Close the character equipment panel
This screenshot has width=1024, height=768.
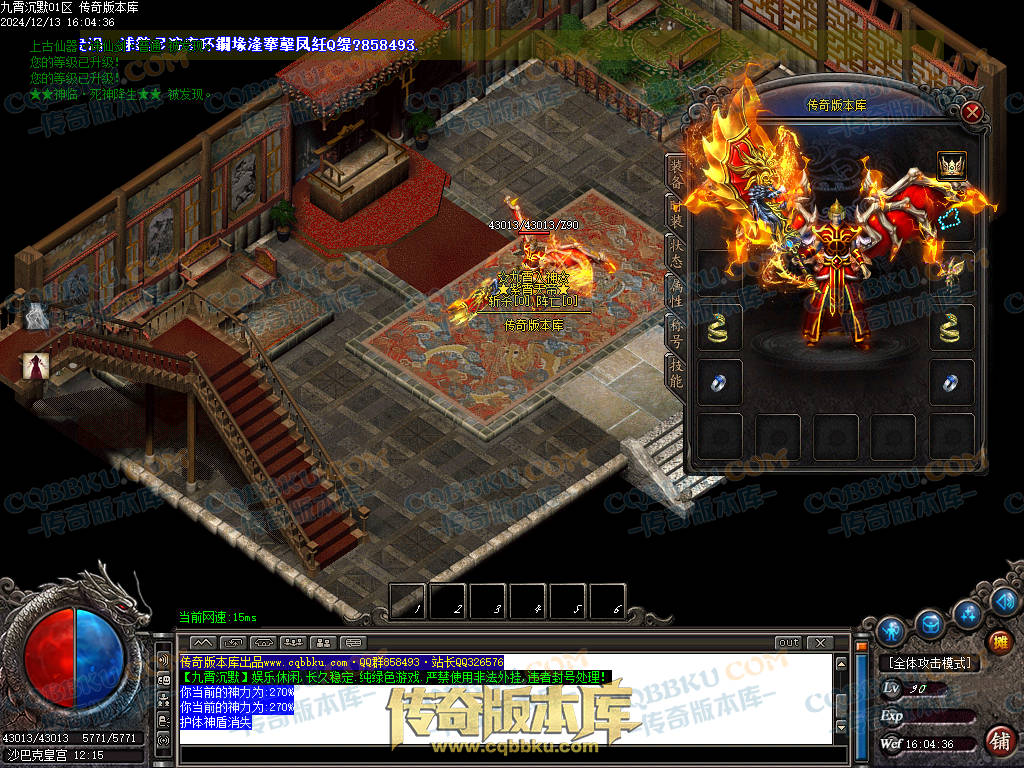tap(971, 112)
